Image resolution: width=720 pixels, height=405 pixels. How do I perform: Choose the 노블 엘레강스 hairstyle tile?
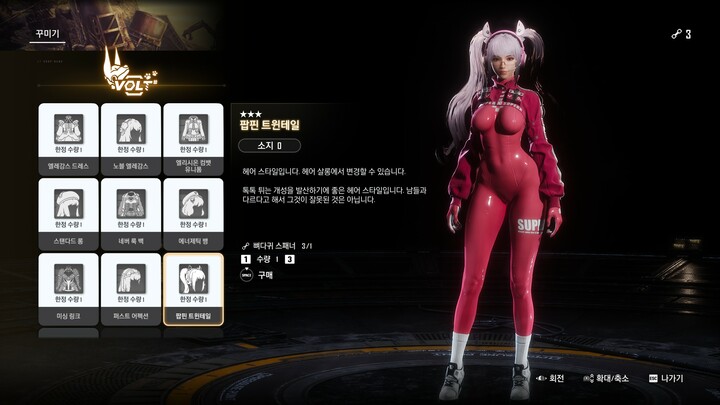tap(131, 138)
